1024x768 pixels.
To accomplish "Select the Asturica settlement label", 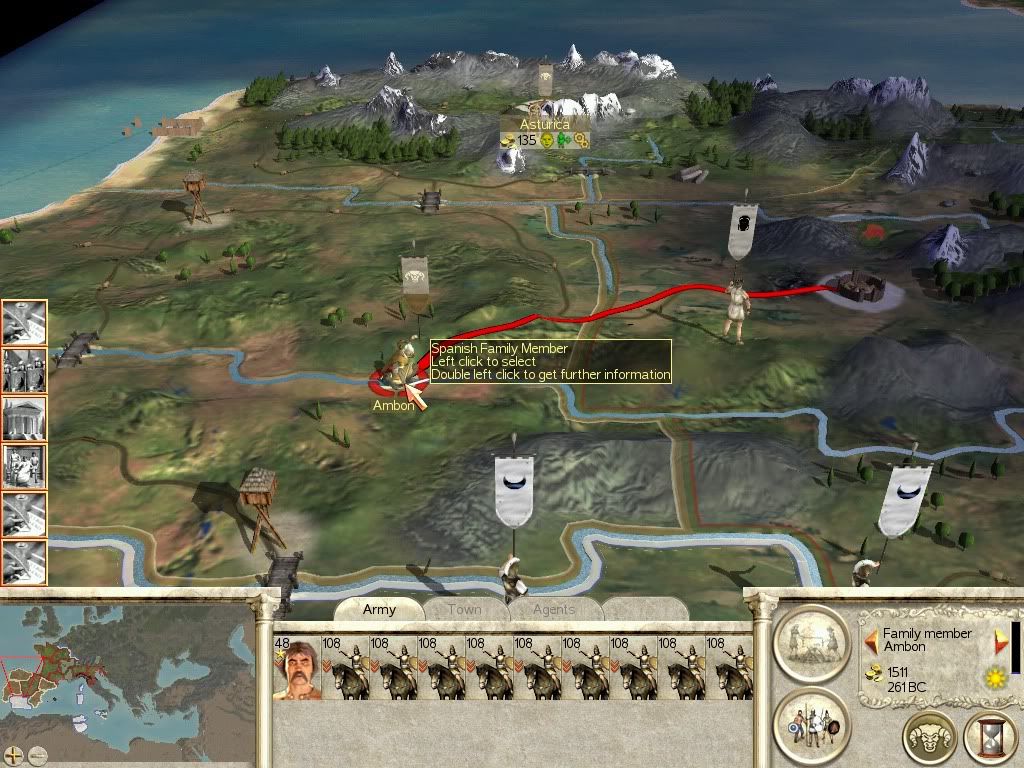I will [545, 124].
